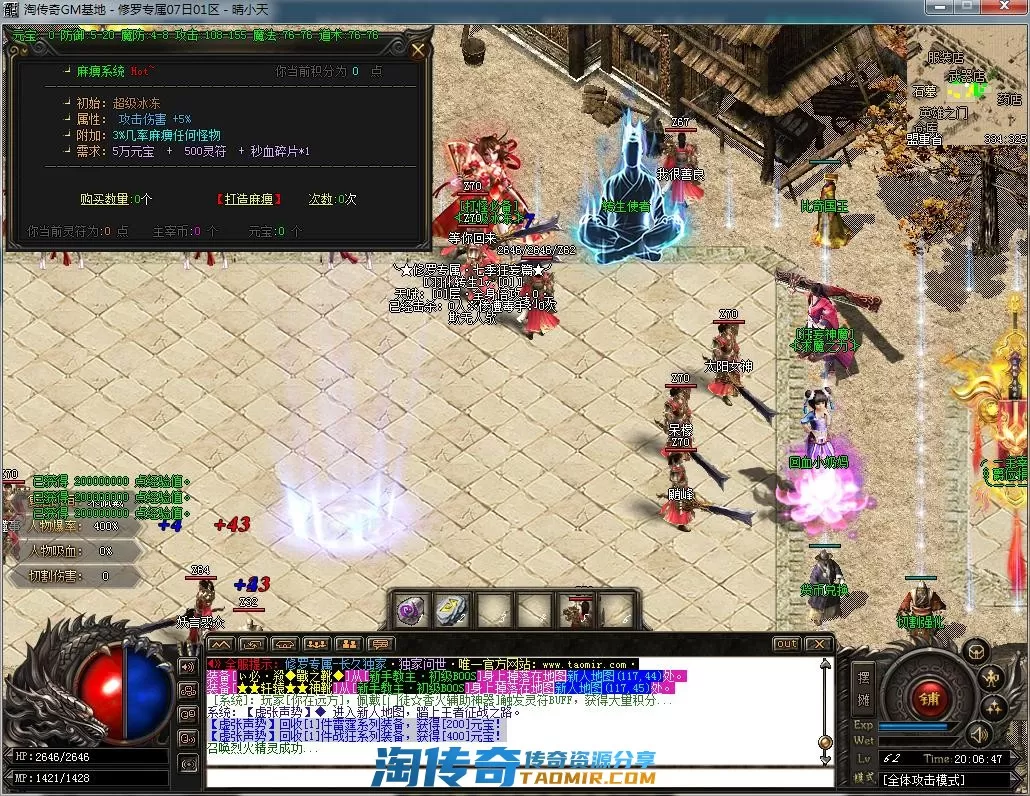1030x796 pixels.
Task: Open the 铺 shop round button
Action: [x=928, y=695]
